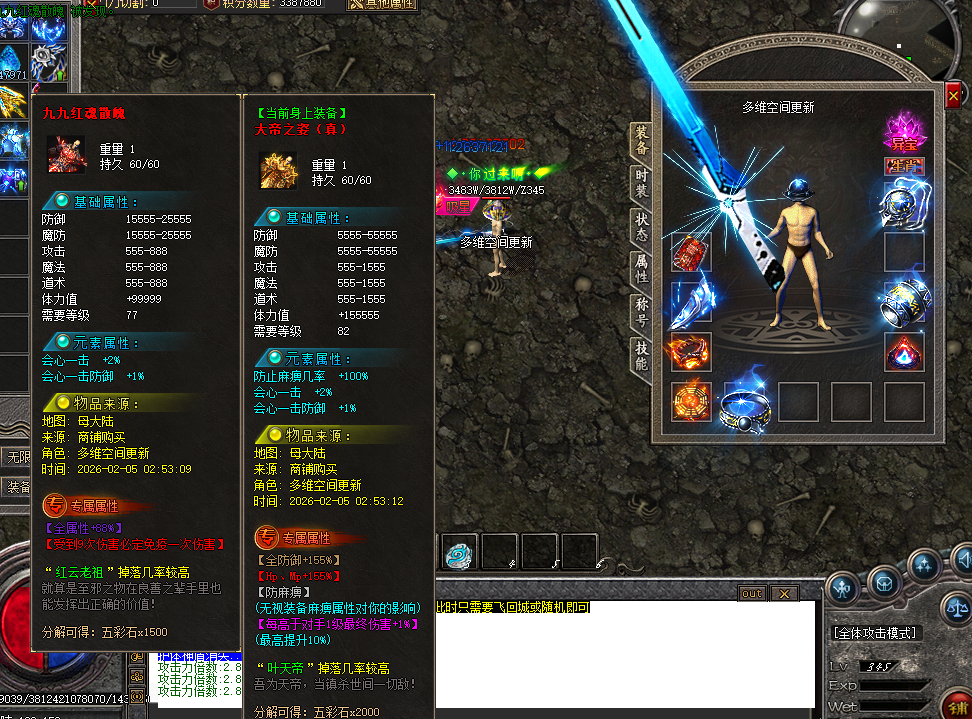Image resolution: width=972 pixels, height=719 pixels.
Task: Click the balance scales round icon
Action: point(957,607)
